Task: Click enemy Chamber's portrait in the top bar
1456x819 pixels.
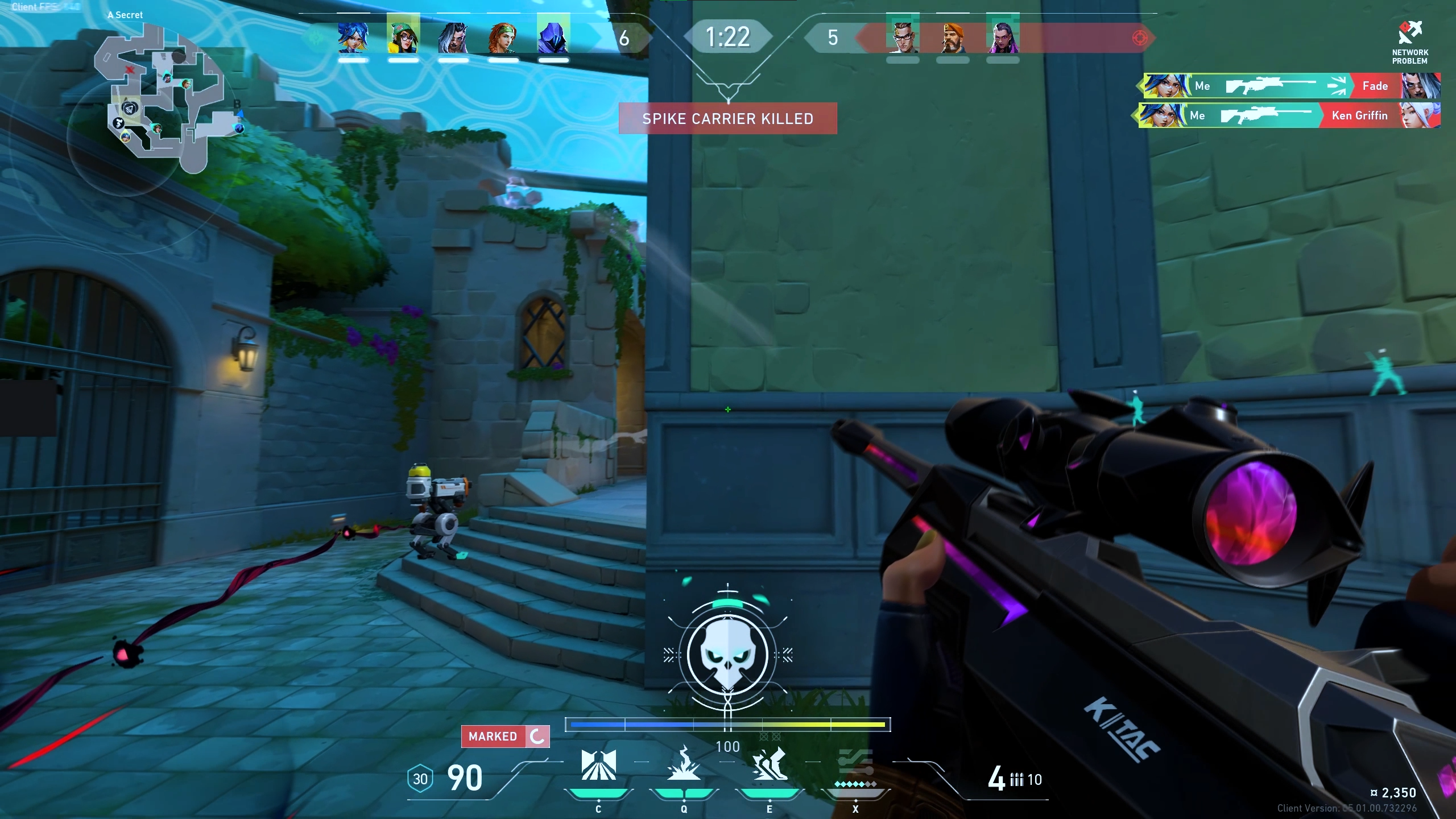Action: (x=903, y=36)
